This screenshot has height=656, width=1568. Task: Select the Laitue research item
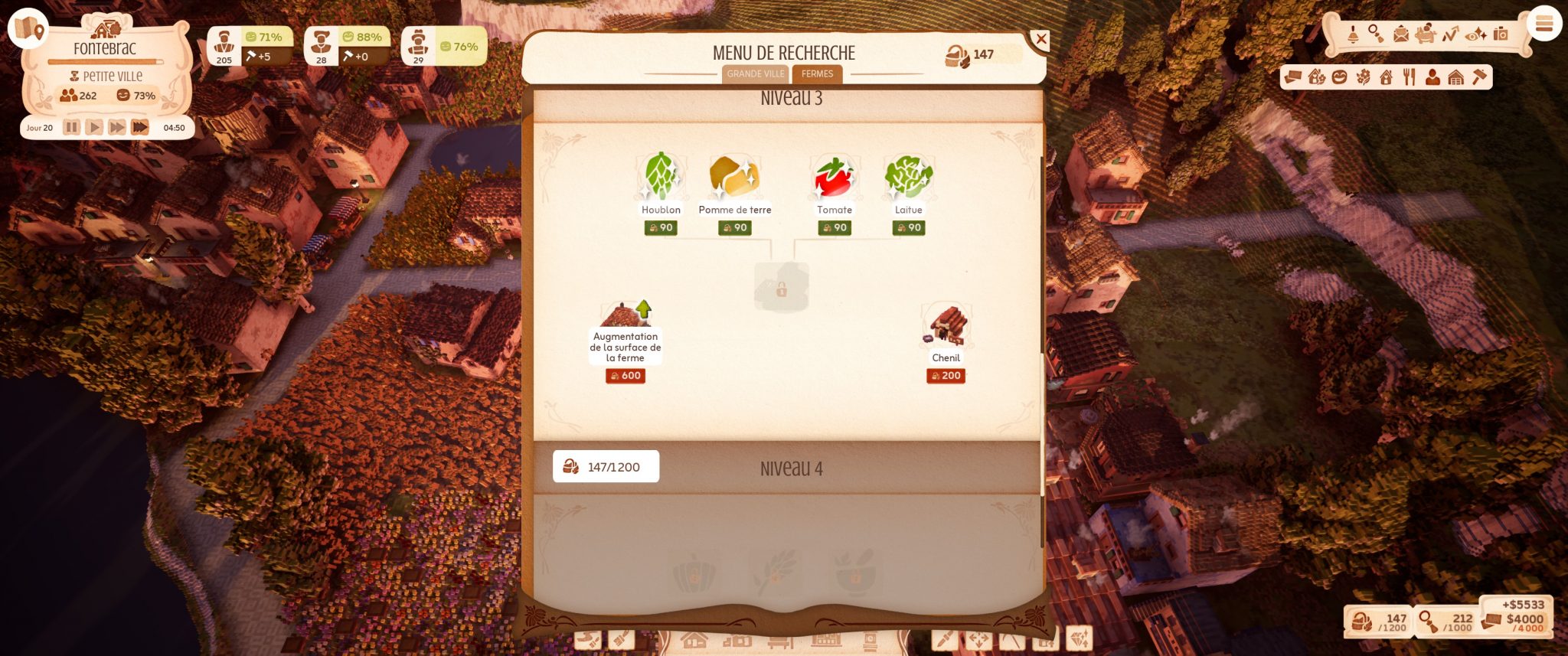908,178
